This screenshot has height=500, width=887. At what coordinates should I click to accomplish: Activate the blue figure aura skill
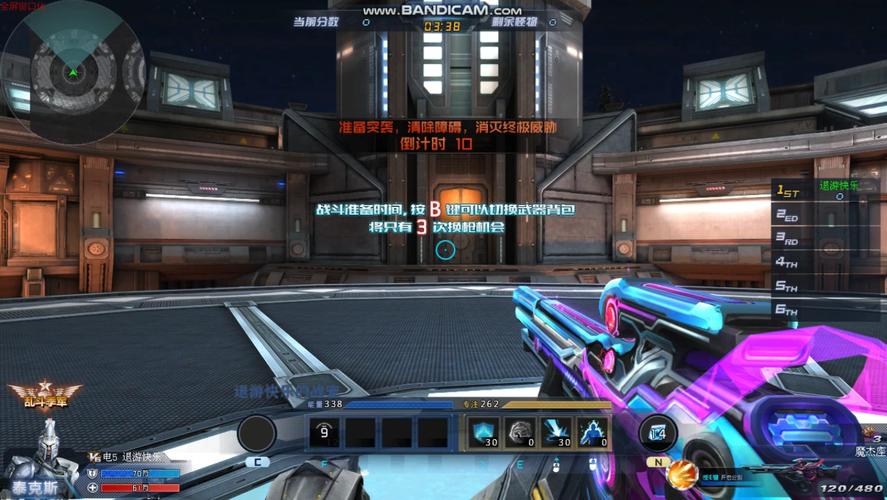click(x=594, y=433)
